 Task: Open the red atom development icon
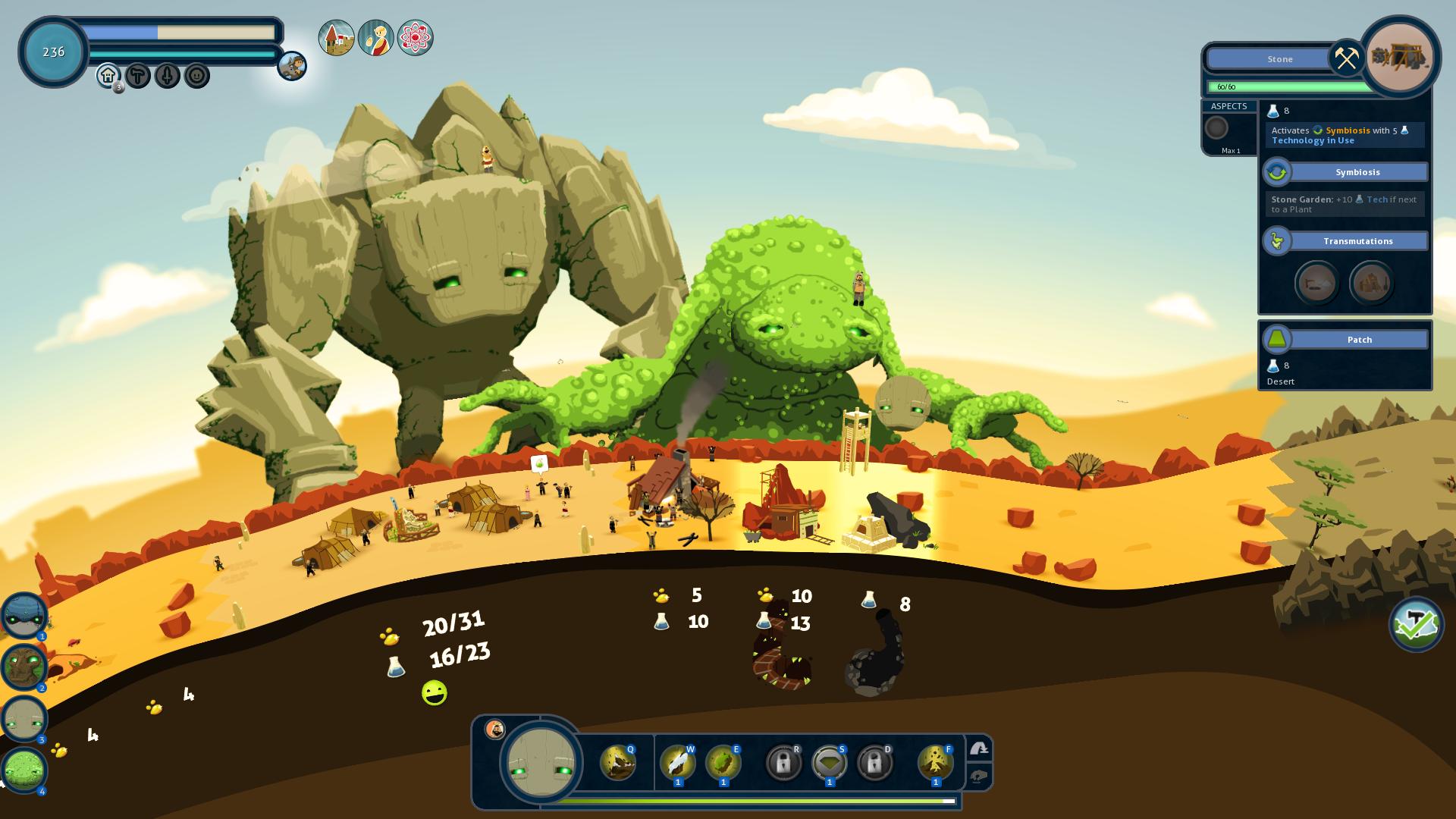point(415,38)
